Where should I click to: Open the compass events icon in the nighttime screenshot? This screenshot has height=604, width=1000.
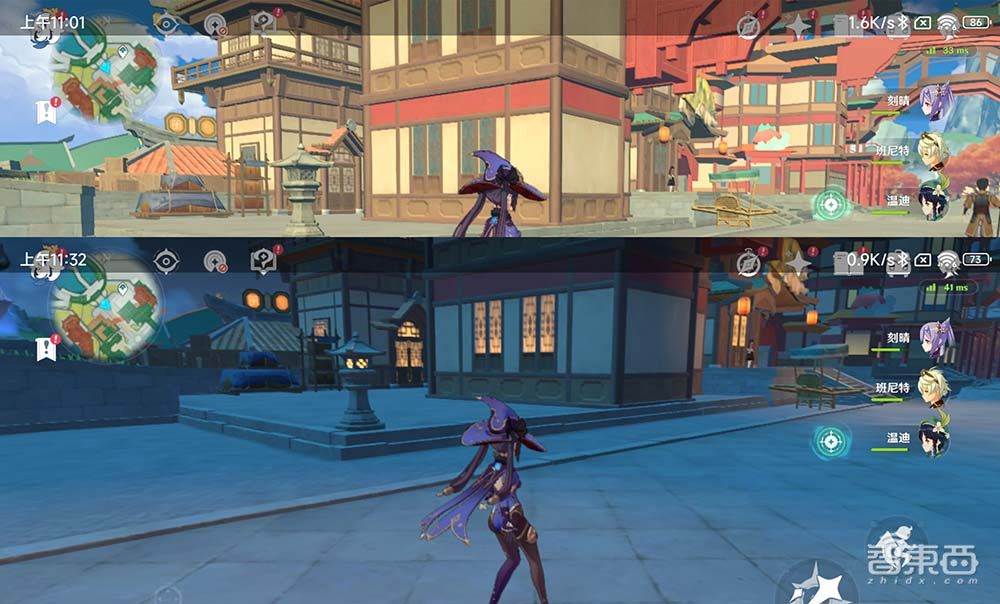[x=747, y=262]
